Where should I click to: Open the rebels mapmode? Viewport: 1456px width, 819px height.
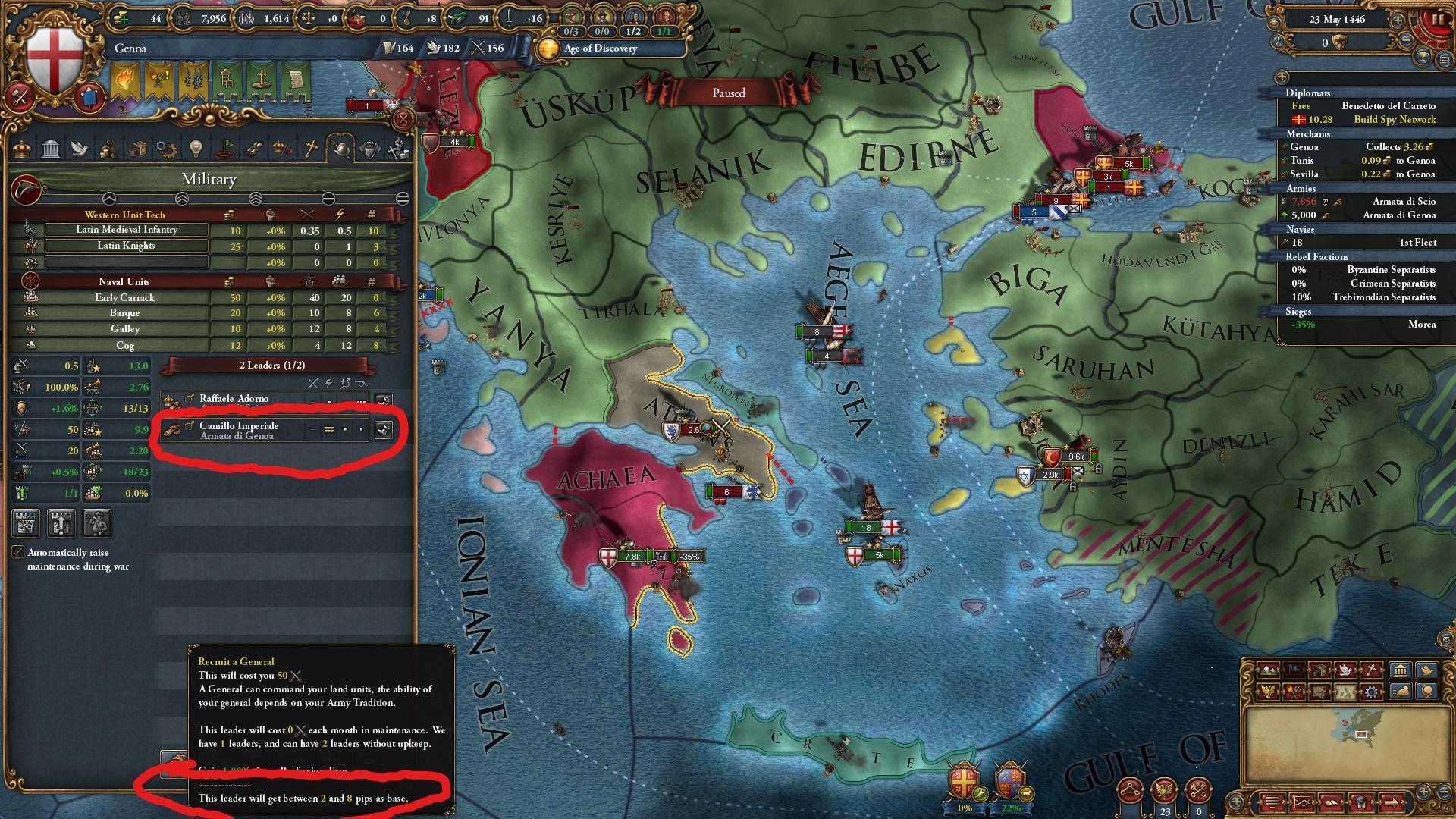click(x=1293, y=691)
